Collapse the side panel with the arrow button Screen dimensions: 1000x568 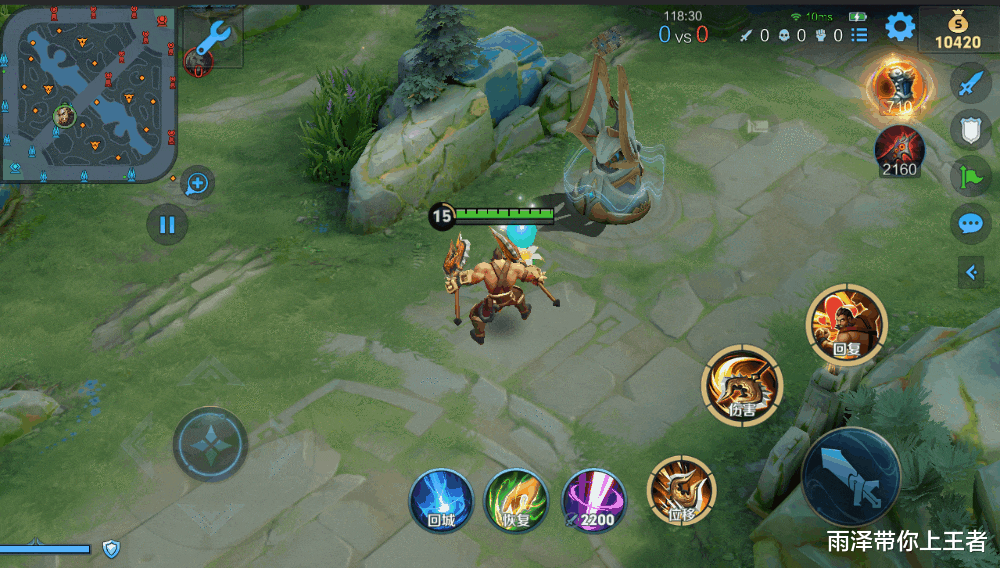click(970, 271)
